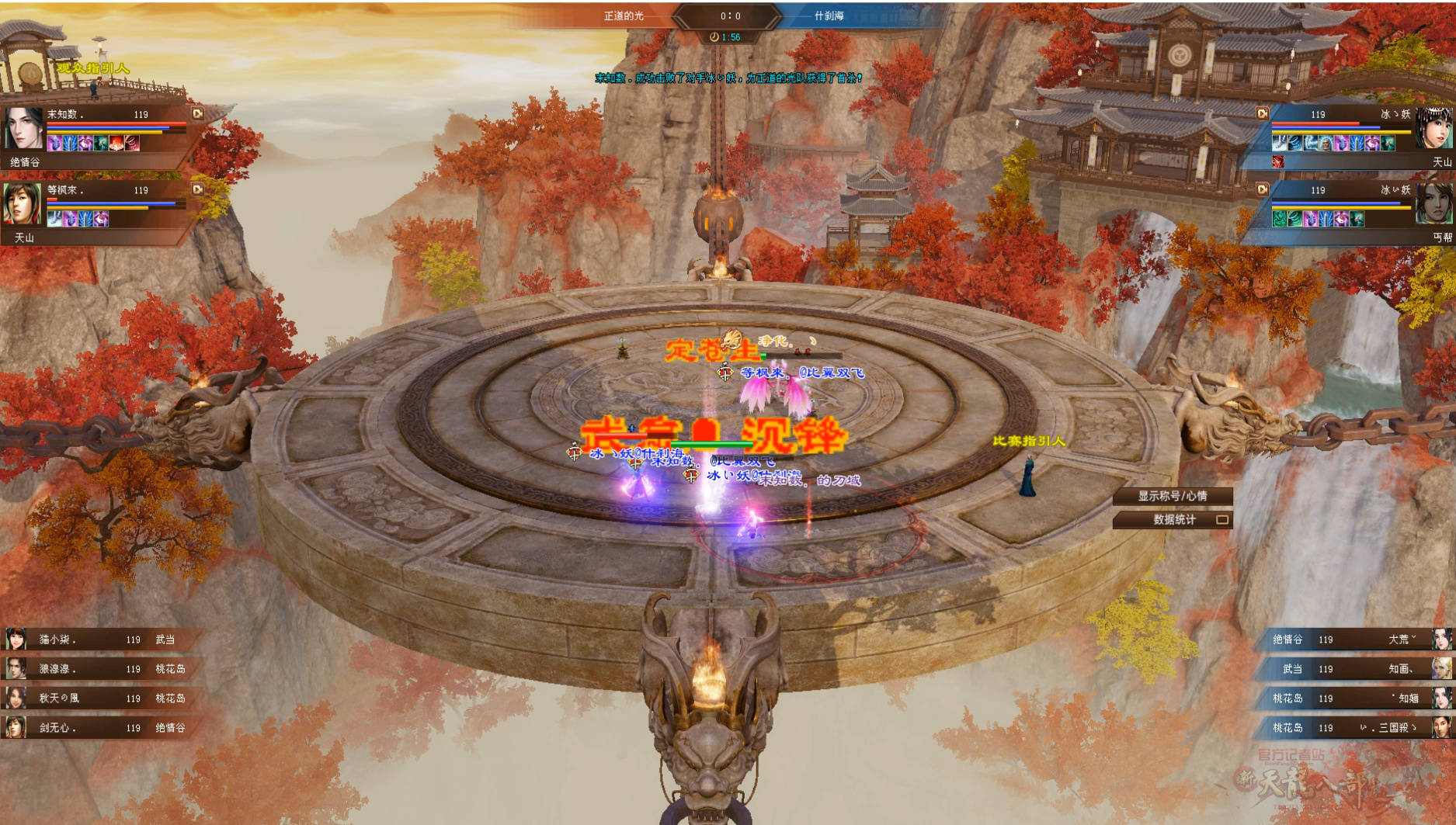Inspect the red debuff icon under 冰ゝ妖
Viewport: 1456px width, 825px height.
(1278, 161)
